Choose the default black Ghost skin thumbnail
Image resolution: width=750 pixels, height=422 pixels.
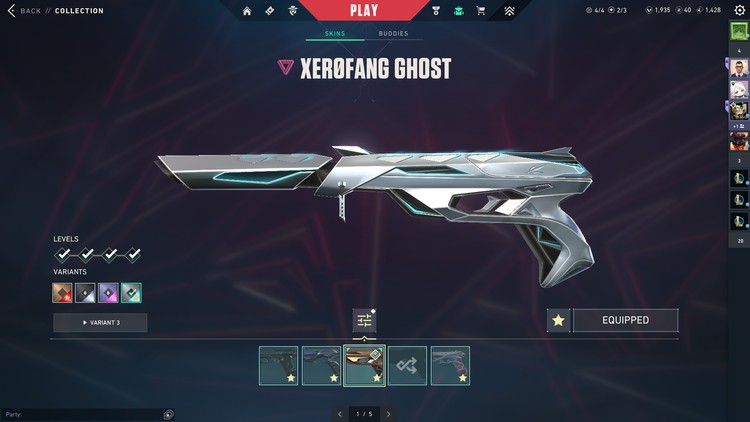click(278, 366)
